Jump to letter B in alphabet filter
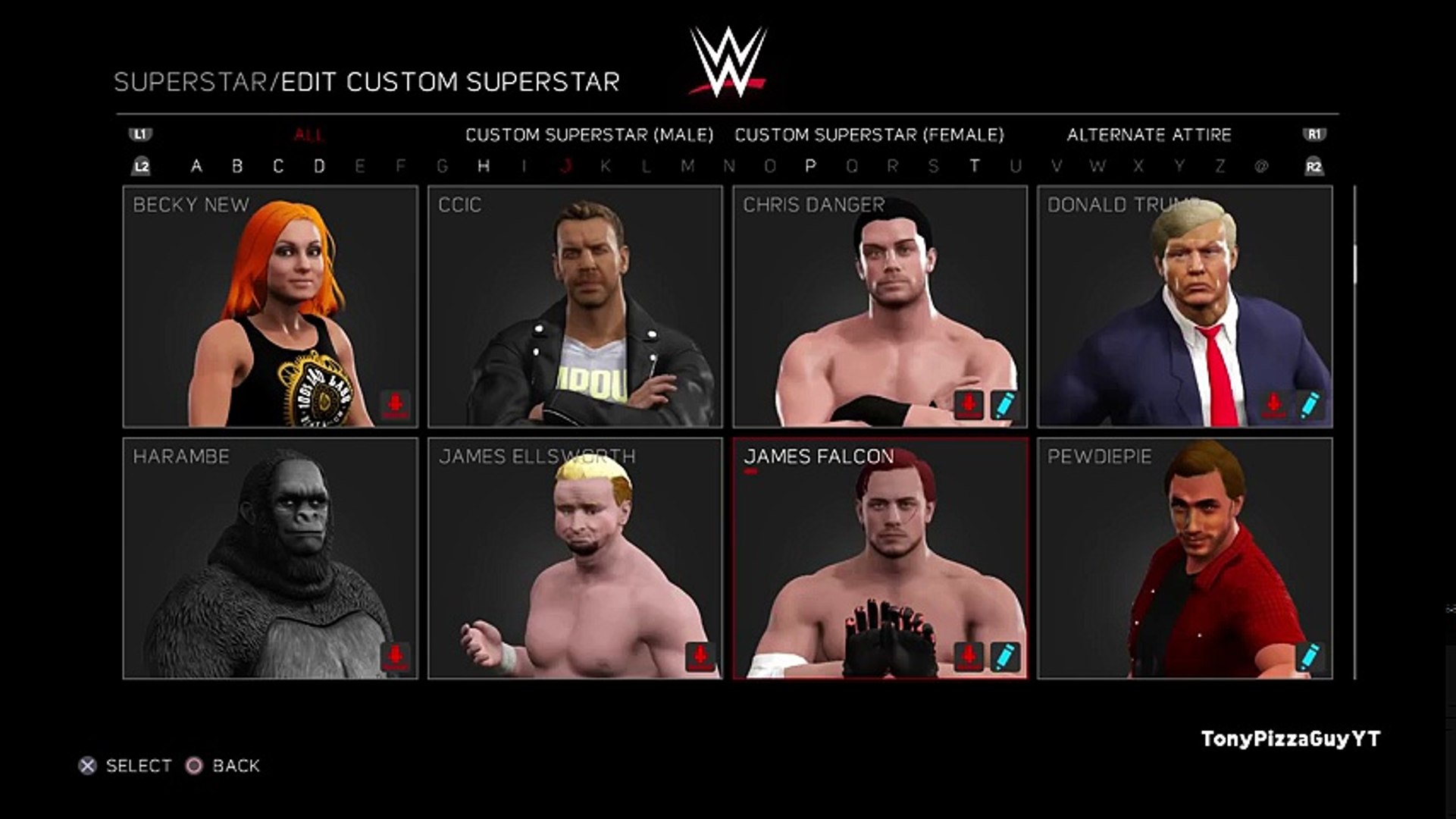 (237, 166)
